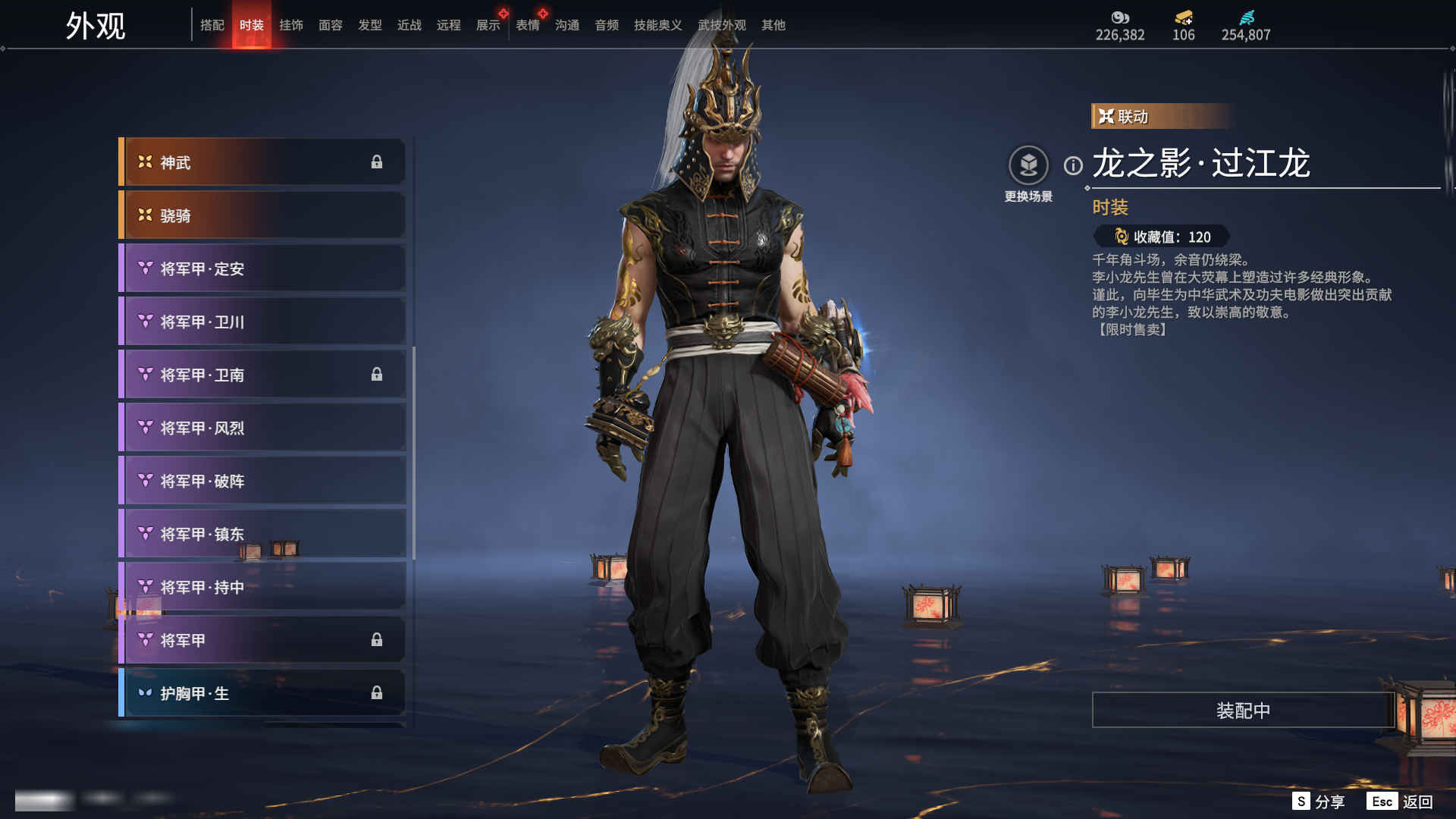
Task: Click the 分享 share button
Action: [1319, 802]
